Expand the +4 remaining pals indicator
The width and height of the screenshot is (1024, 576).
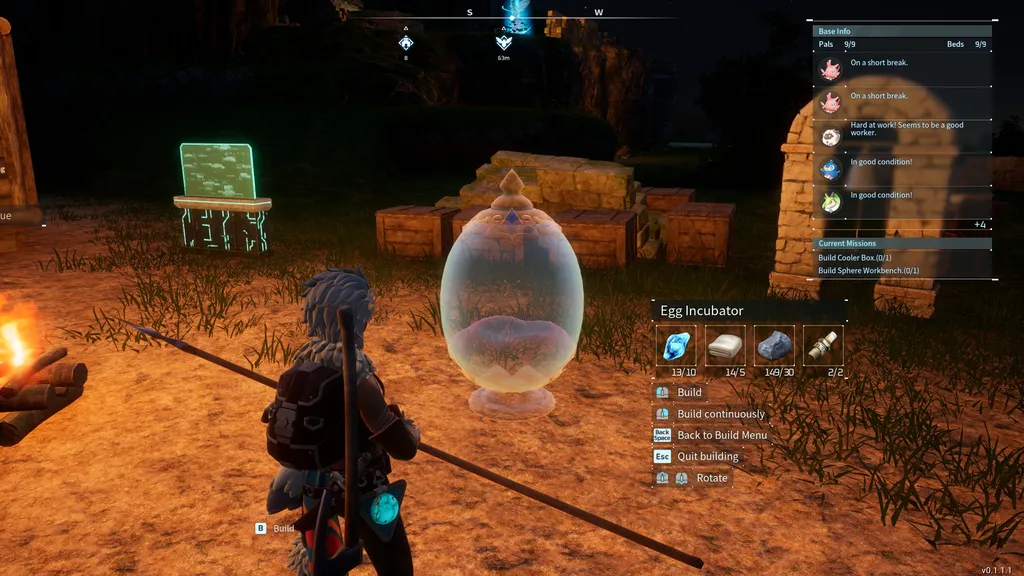click(x=979, y=225)
